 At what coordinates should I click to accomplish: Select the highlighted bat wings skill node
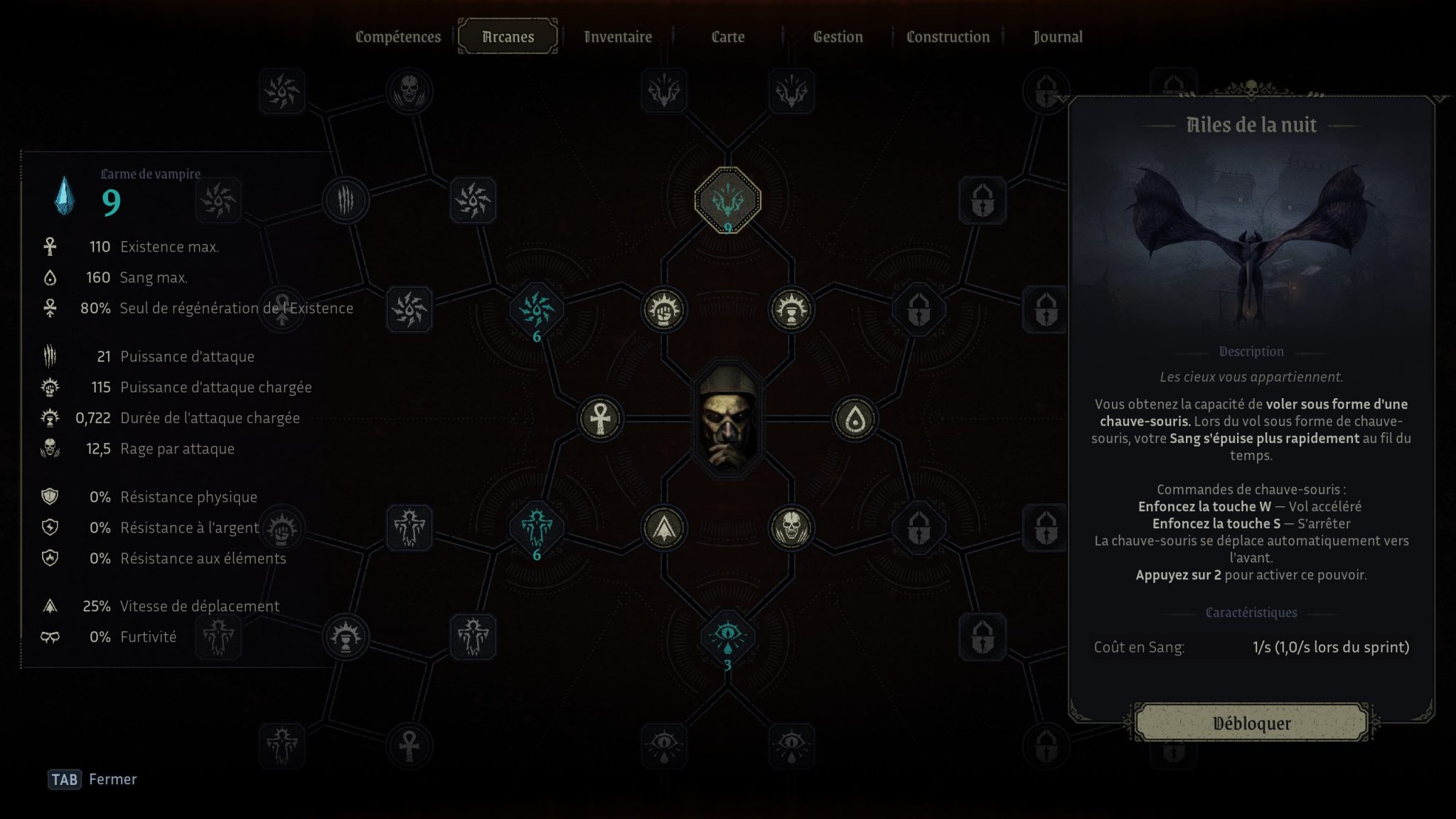tap(727, 200)
